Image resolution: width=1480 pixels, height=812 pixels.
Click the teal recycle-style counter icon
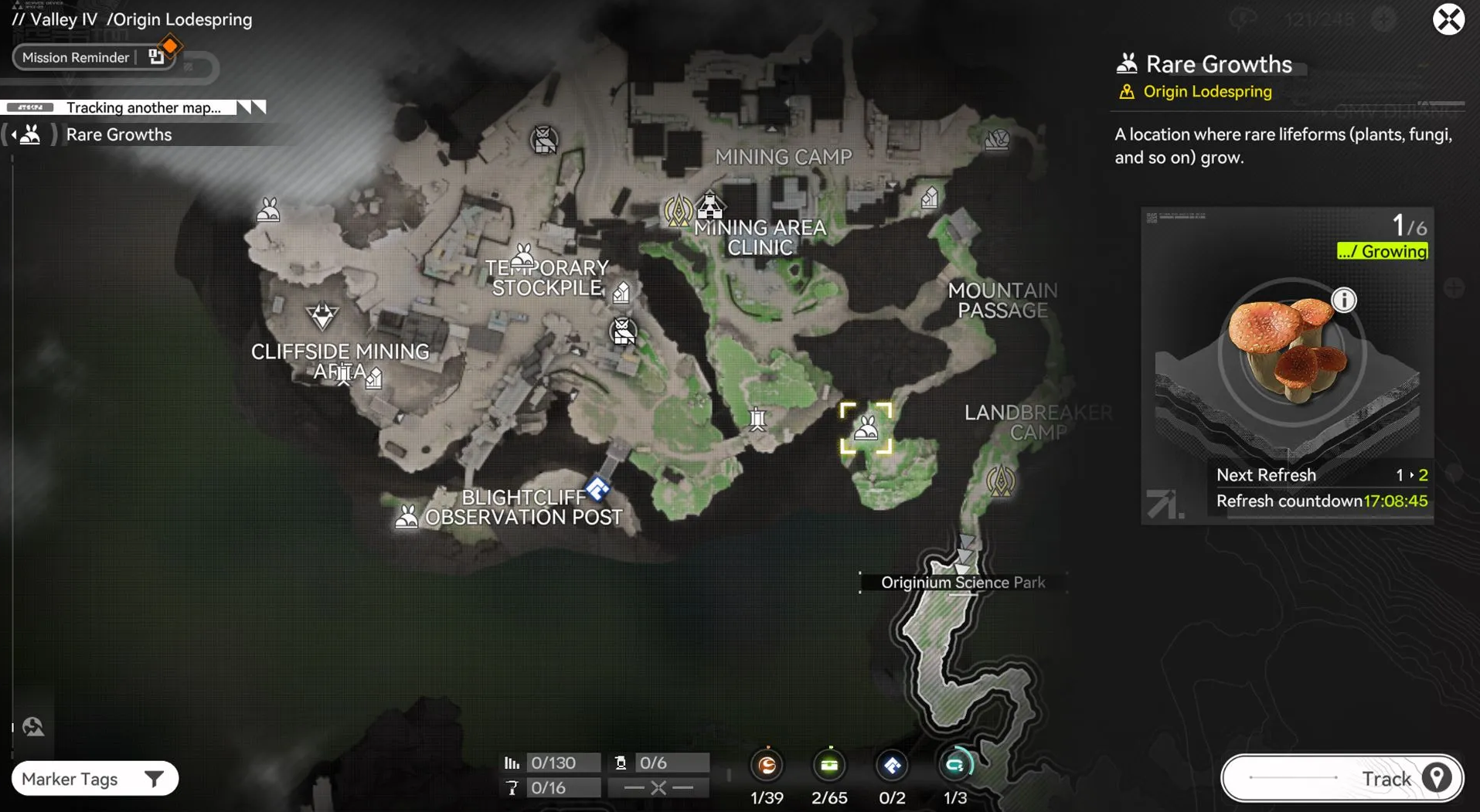coord(955,765)
